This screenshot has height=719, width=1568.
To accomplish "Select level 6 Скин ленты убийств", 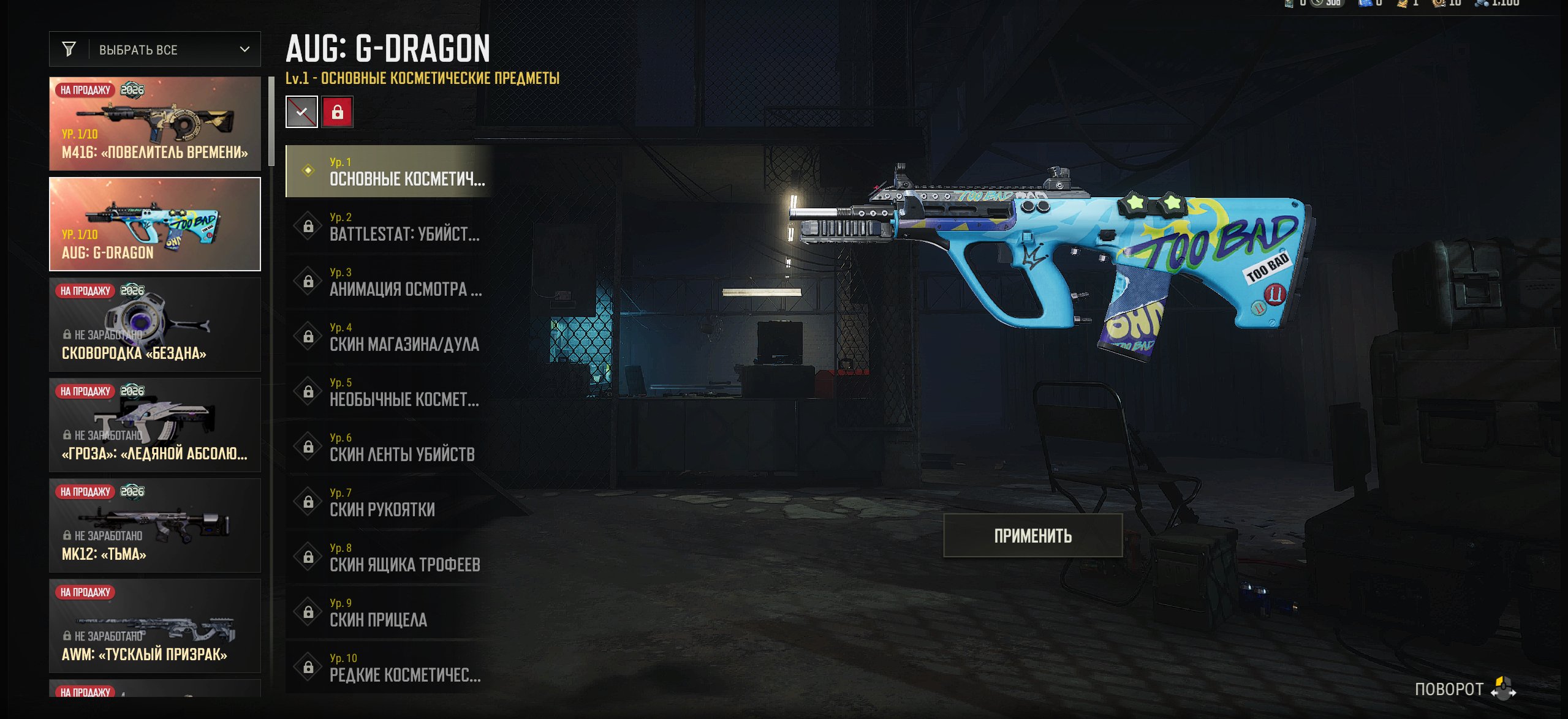I will tap(390, 447).
